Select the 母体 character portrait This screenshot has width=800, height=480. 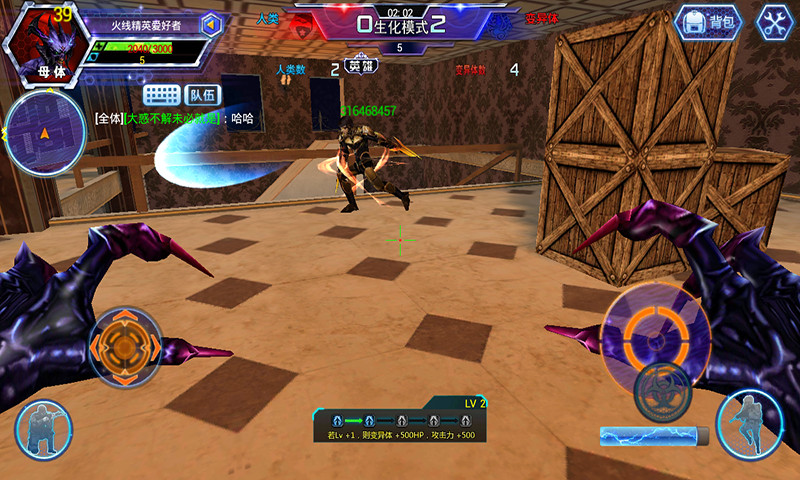tap(42, 42)
